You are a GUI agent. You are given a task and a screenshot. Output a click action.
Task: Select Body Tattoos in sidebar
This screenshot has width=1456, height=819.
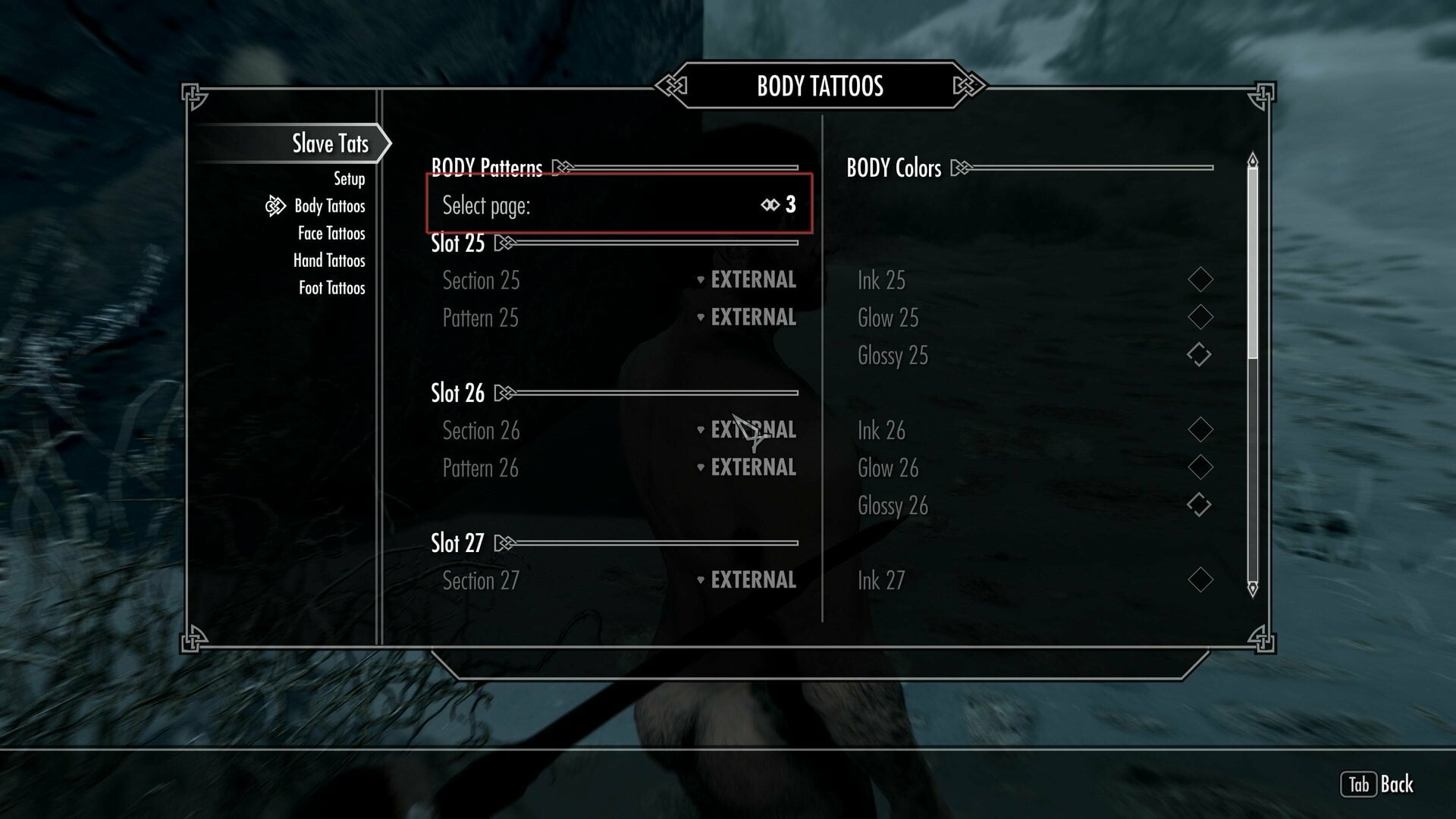pyautogui.click(x=329, y=206)
